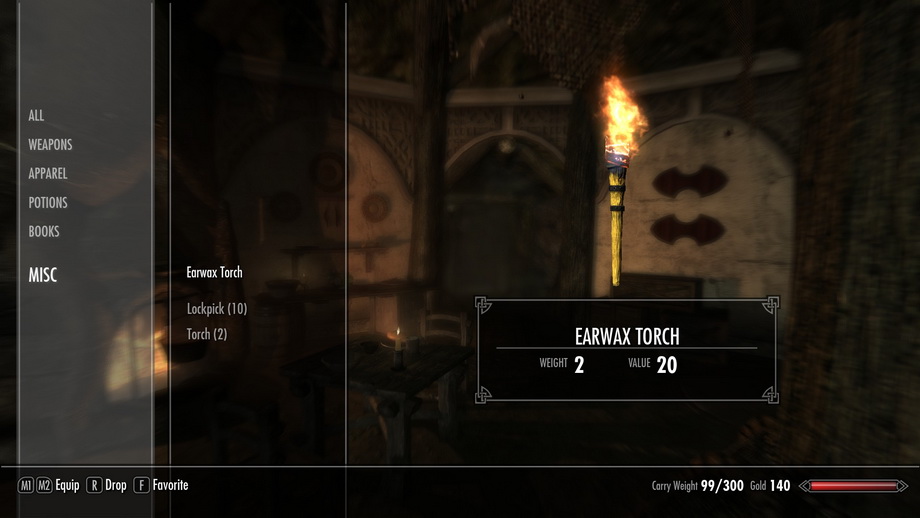The width and height of the screenshot is (920, 518).
Task: Select the Lockpick (10) entry
Action: (x=217, y=309)
